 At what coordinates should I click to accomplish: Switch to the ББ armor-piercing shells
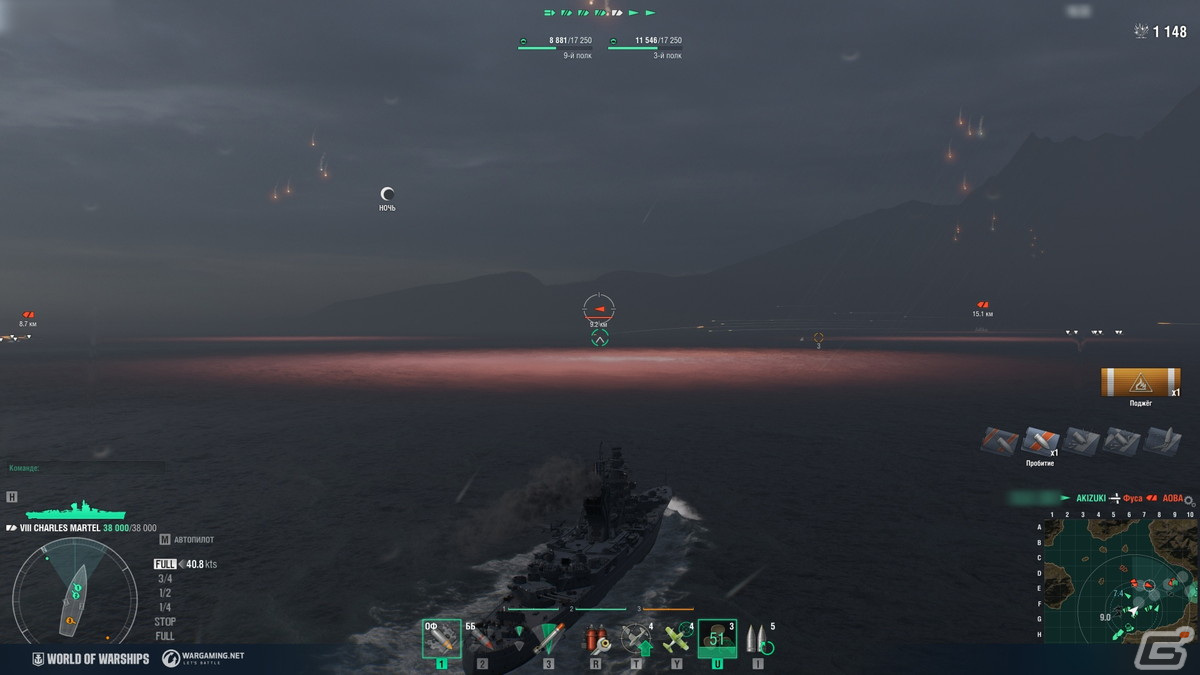coord(481,639)
